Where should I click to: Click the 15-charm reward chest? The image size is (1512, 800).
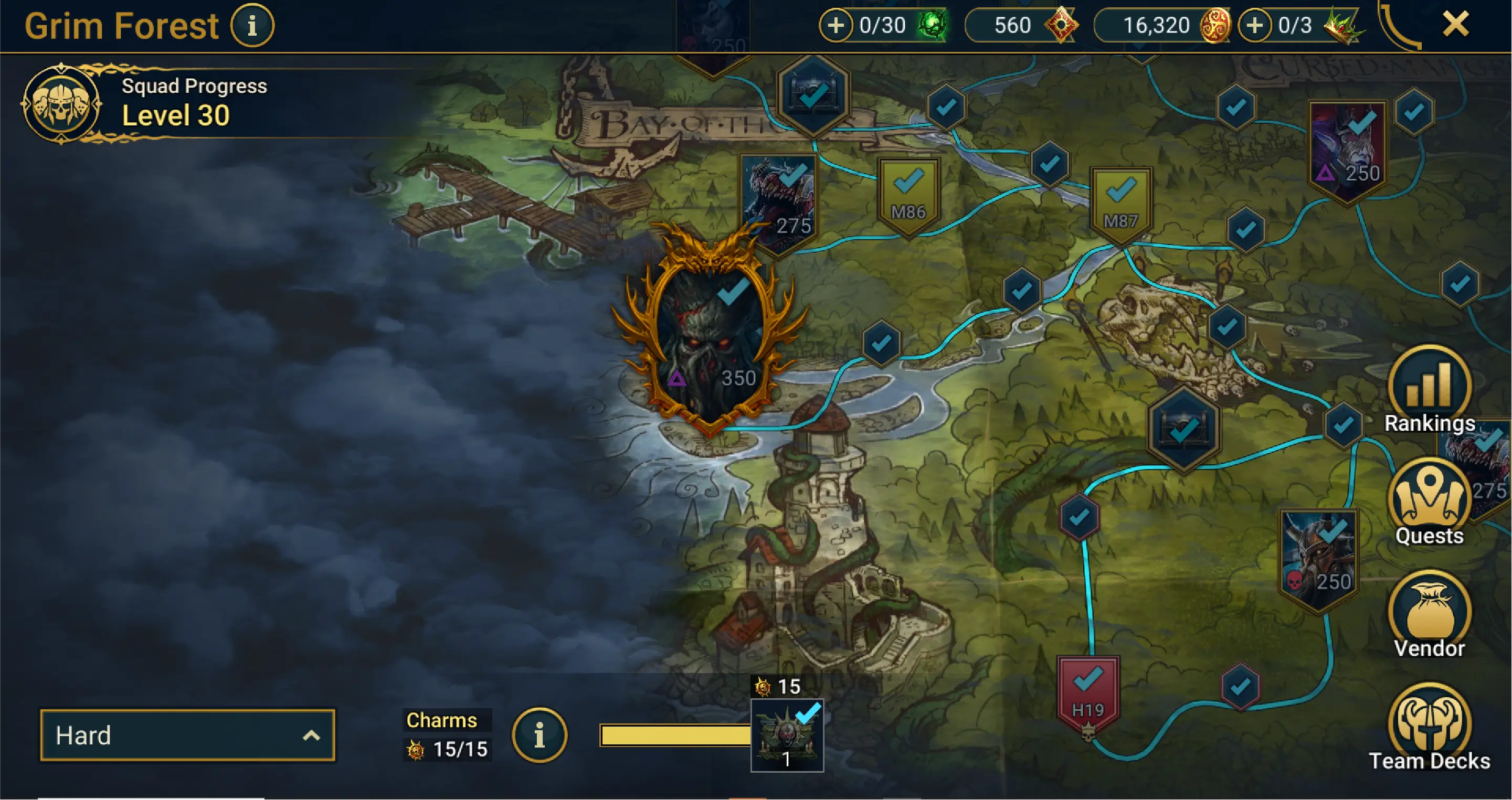[x=787, y=735]
